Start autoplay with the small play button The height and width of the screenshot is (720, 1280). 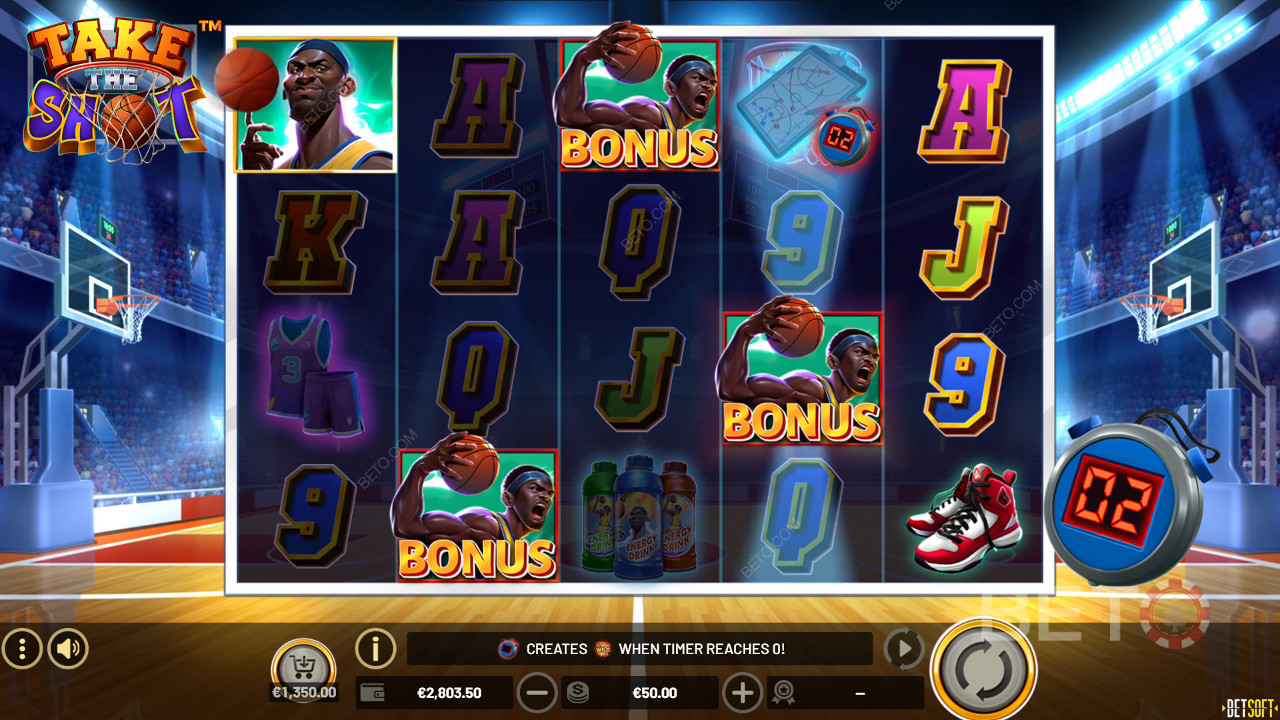[903, 649]
